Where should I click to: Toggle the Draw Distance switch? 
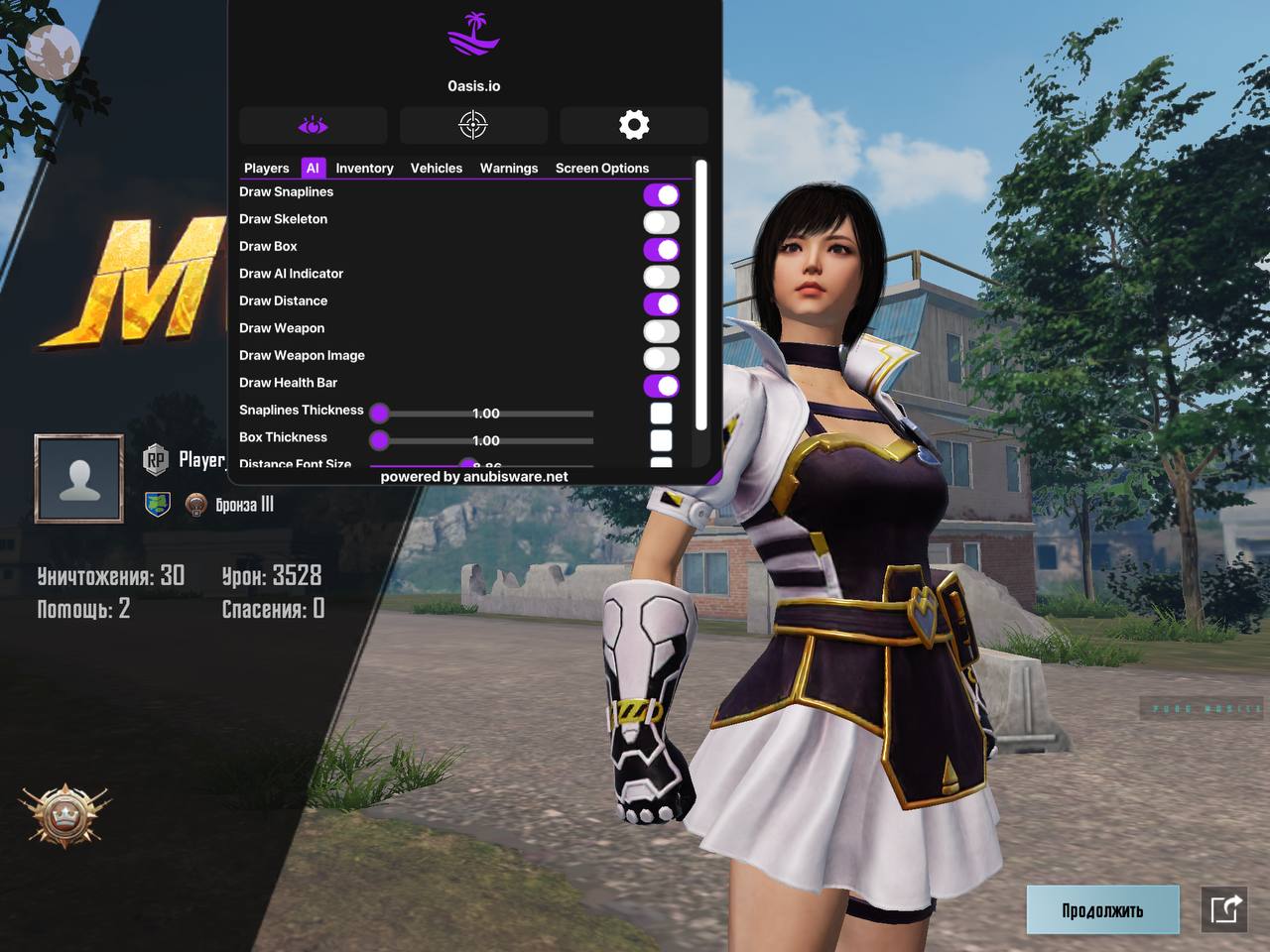(661, 304)
